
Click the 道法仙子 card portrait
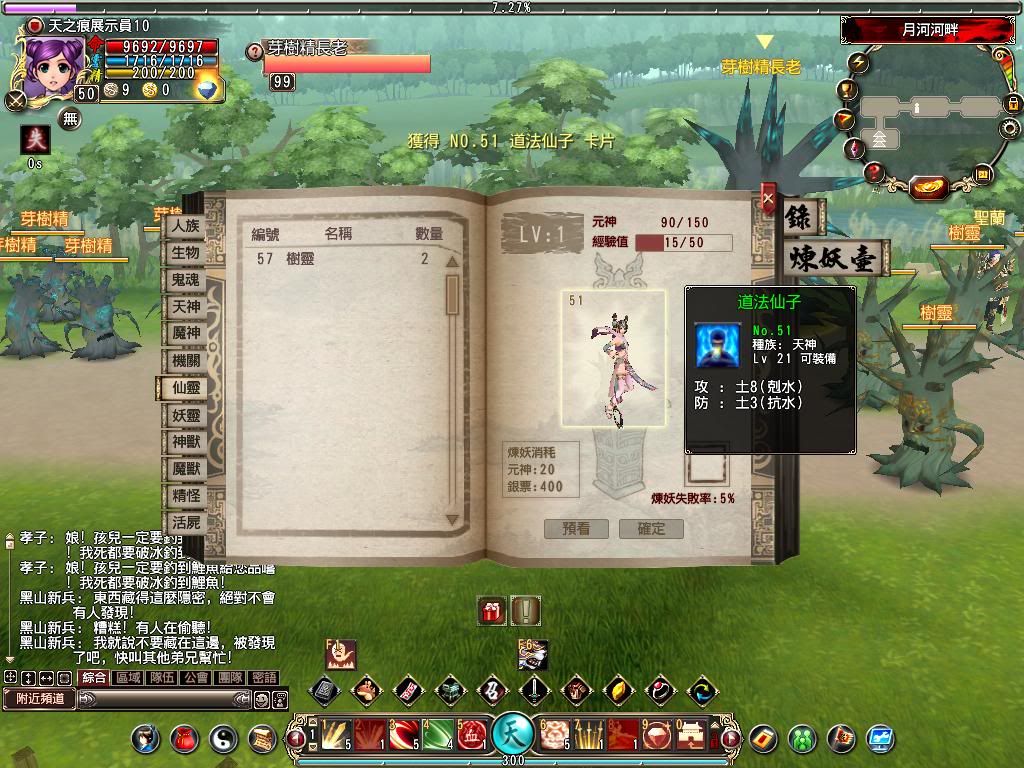[x=613, y=358]
